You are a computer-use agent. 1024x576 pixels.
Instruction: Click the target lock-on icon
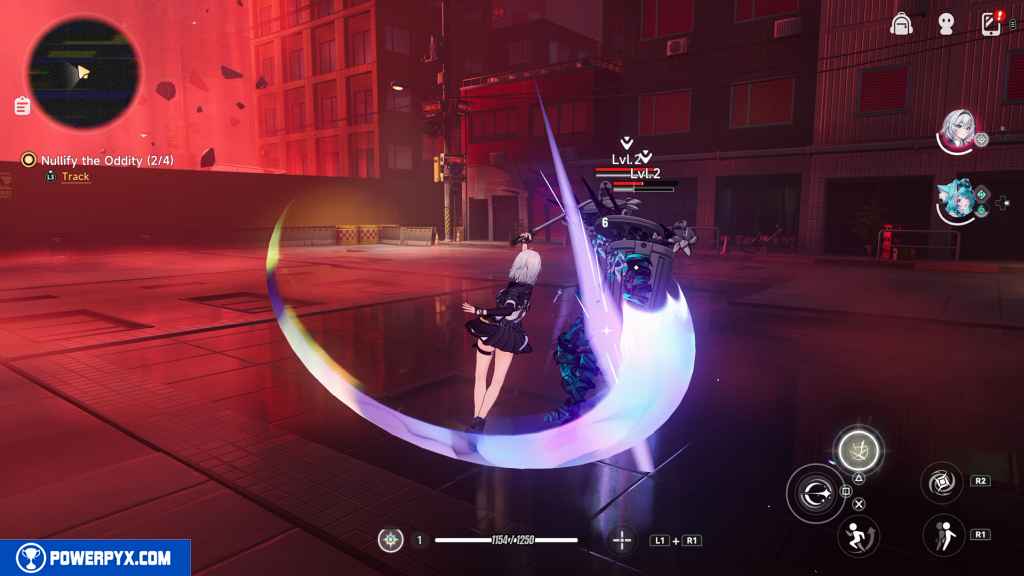pos(391,540)
